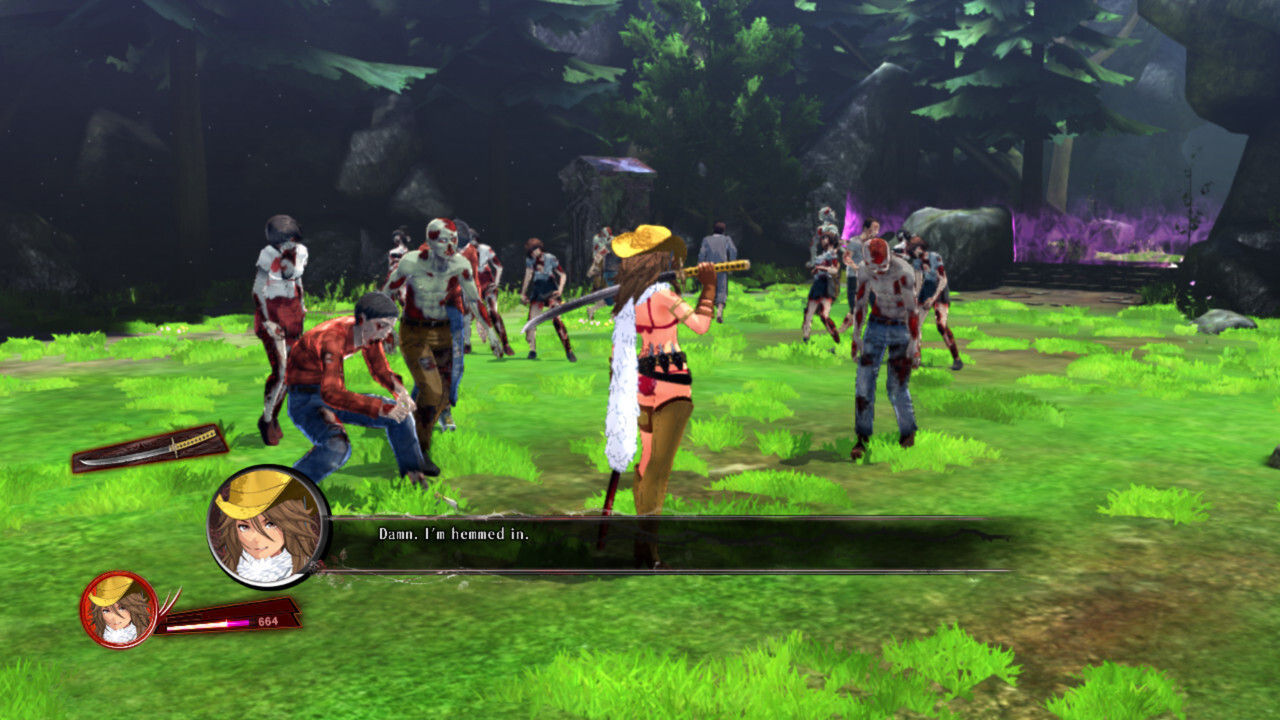Viewport: 1280px width, 720px height.
Task: Click the white fur boa on Aya's back
Action: coord(621,400)
